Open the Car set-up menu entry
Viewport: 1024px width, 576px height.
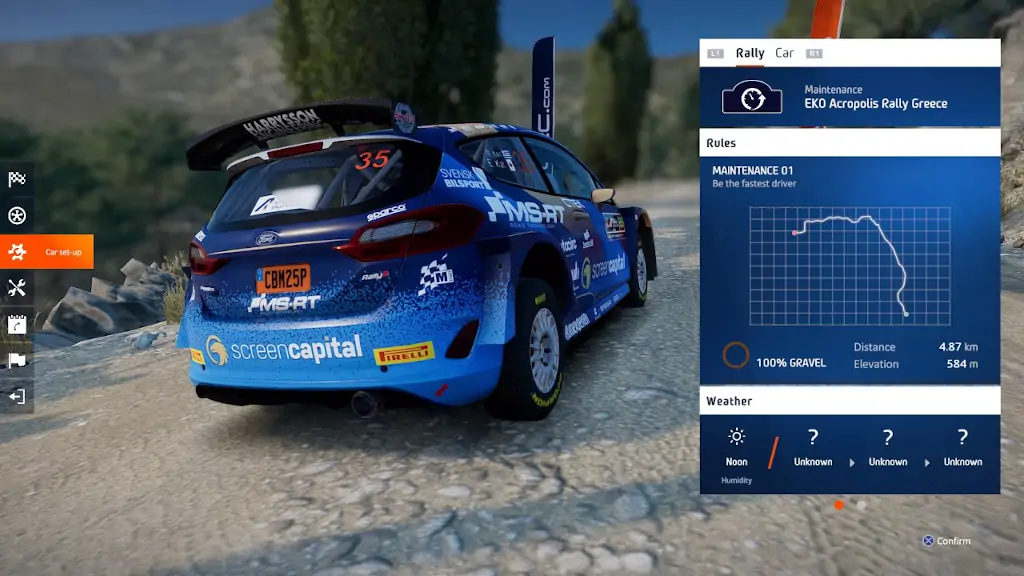click(x=47, y=252)
